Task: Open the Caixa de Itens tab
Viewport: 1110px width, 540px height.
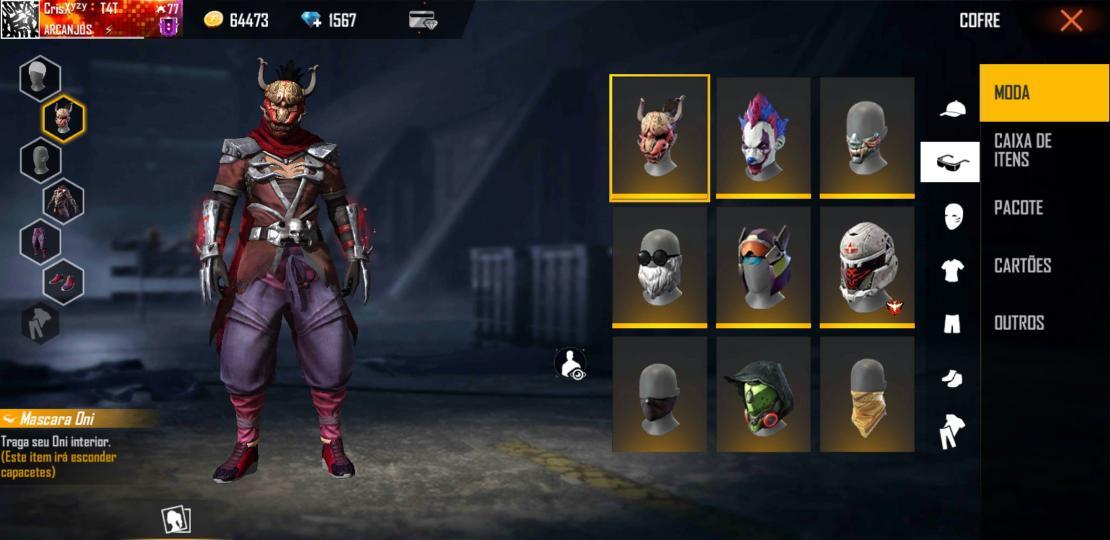Action: tap(1044, 150)
